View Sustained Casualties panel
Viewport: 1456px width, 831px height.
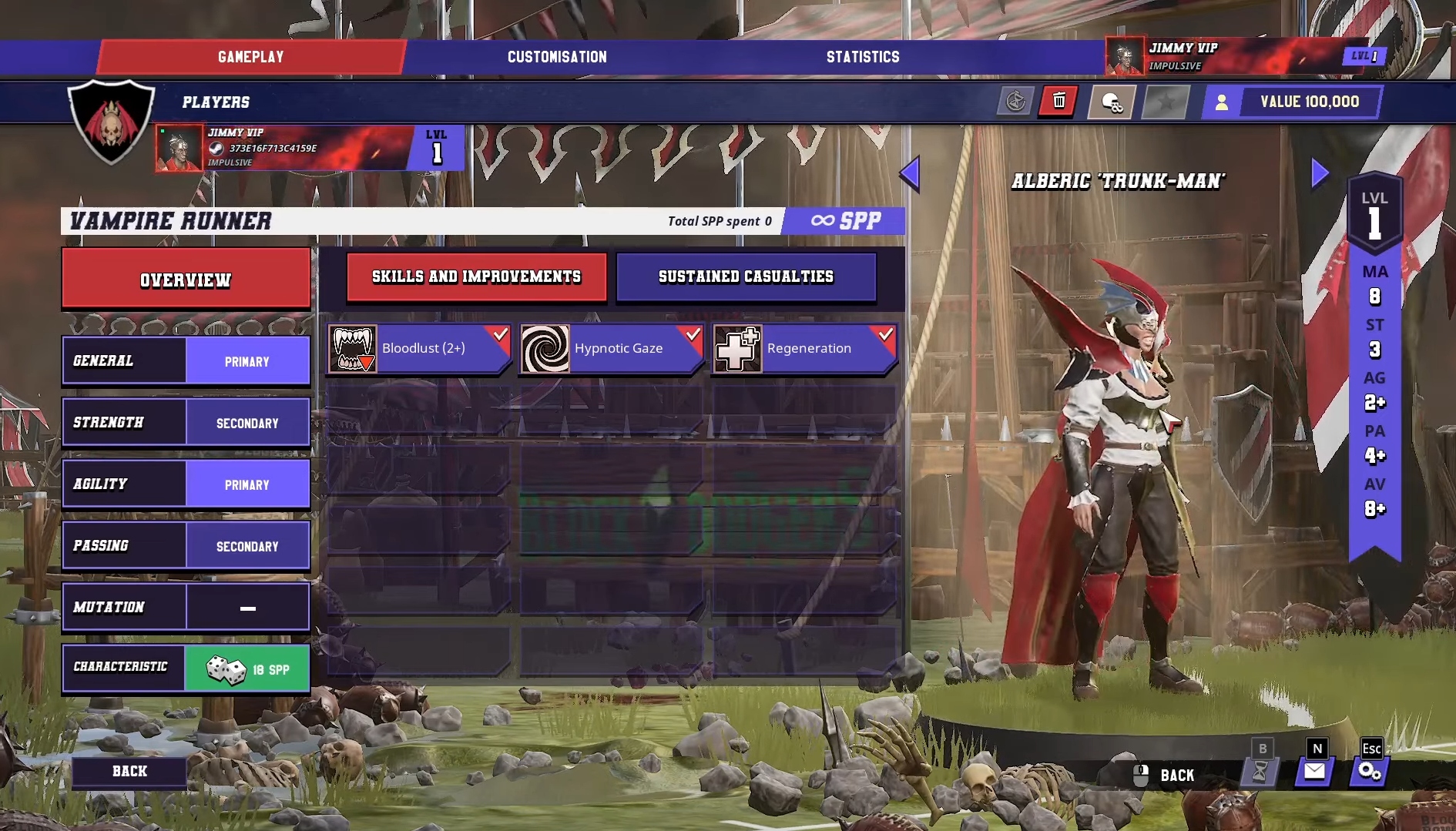746,276
